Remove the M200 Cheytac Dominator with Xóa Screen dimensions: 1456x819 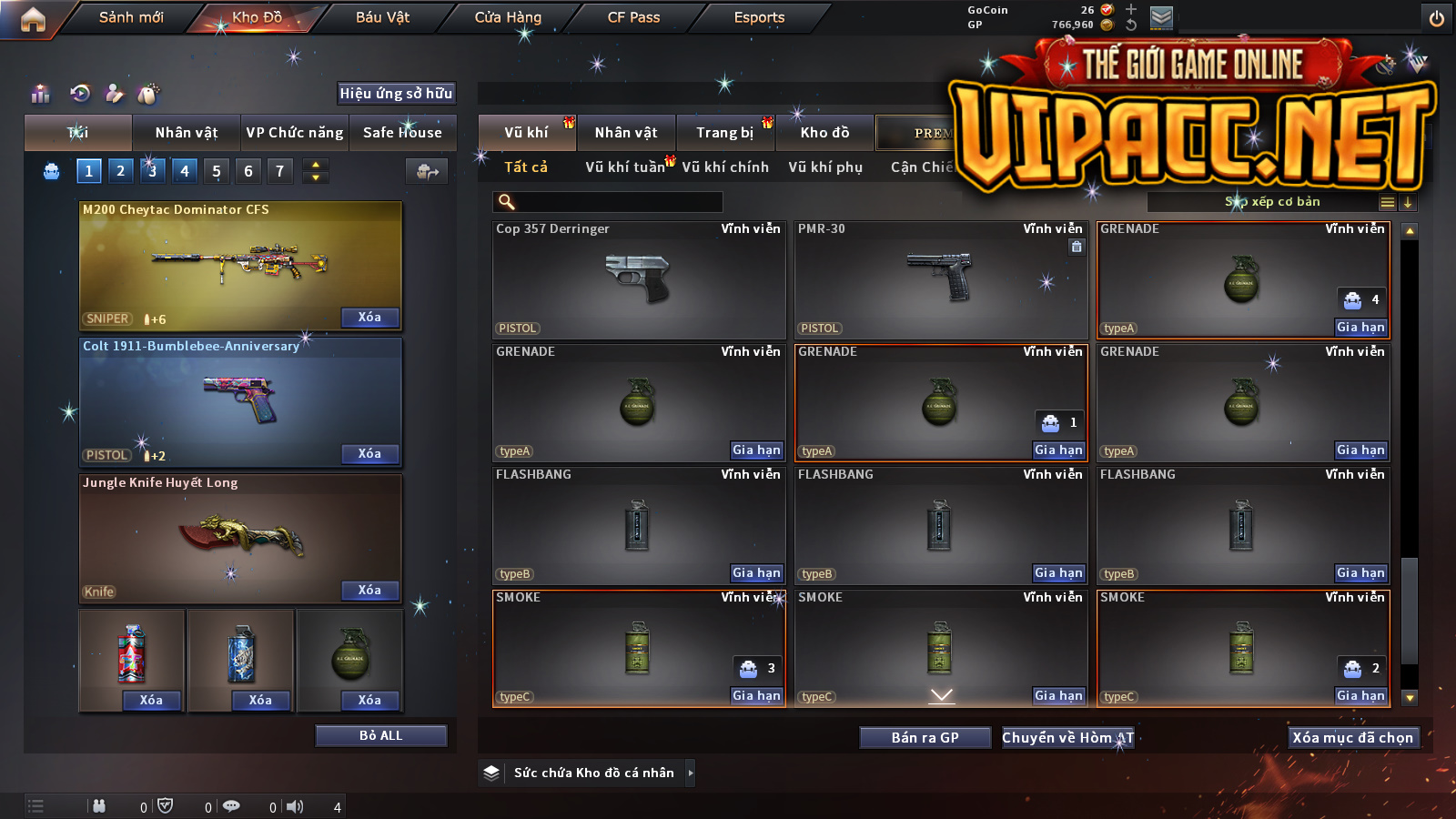(x=369, y=318)
